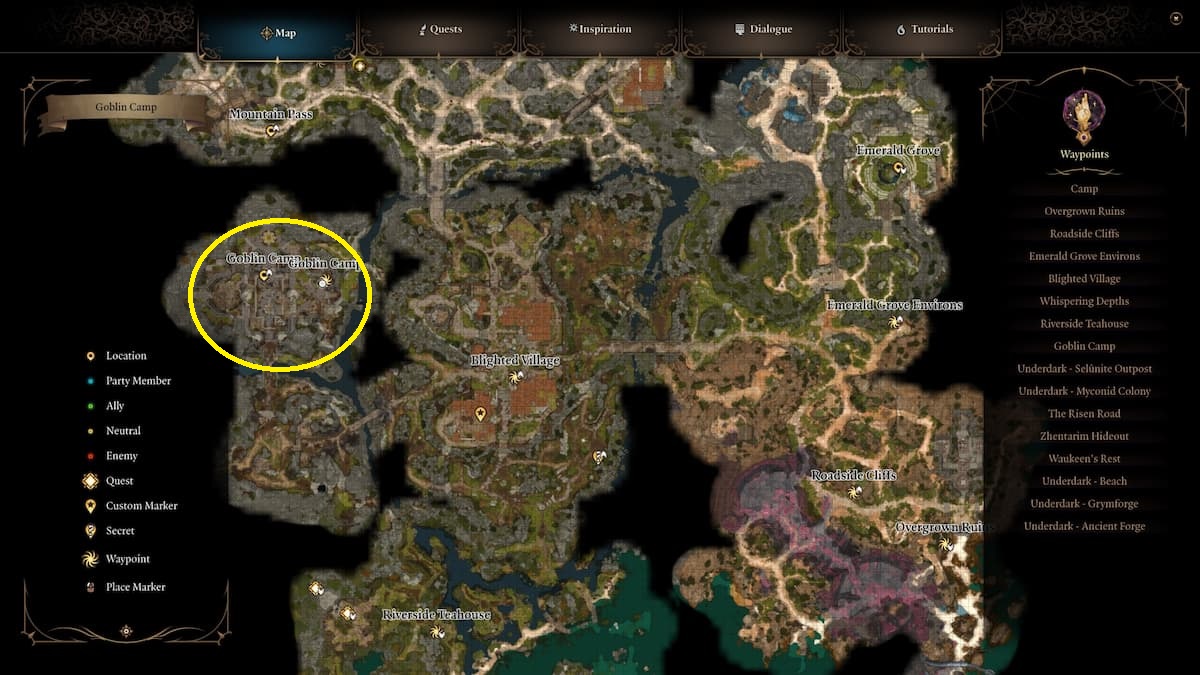Choose Underdark - Ancient Forge waypoint
The height and width of the screenshot is (675, 1200).
click(1084, 526)
